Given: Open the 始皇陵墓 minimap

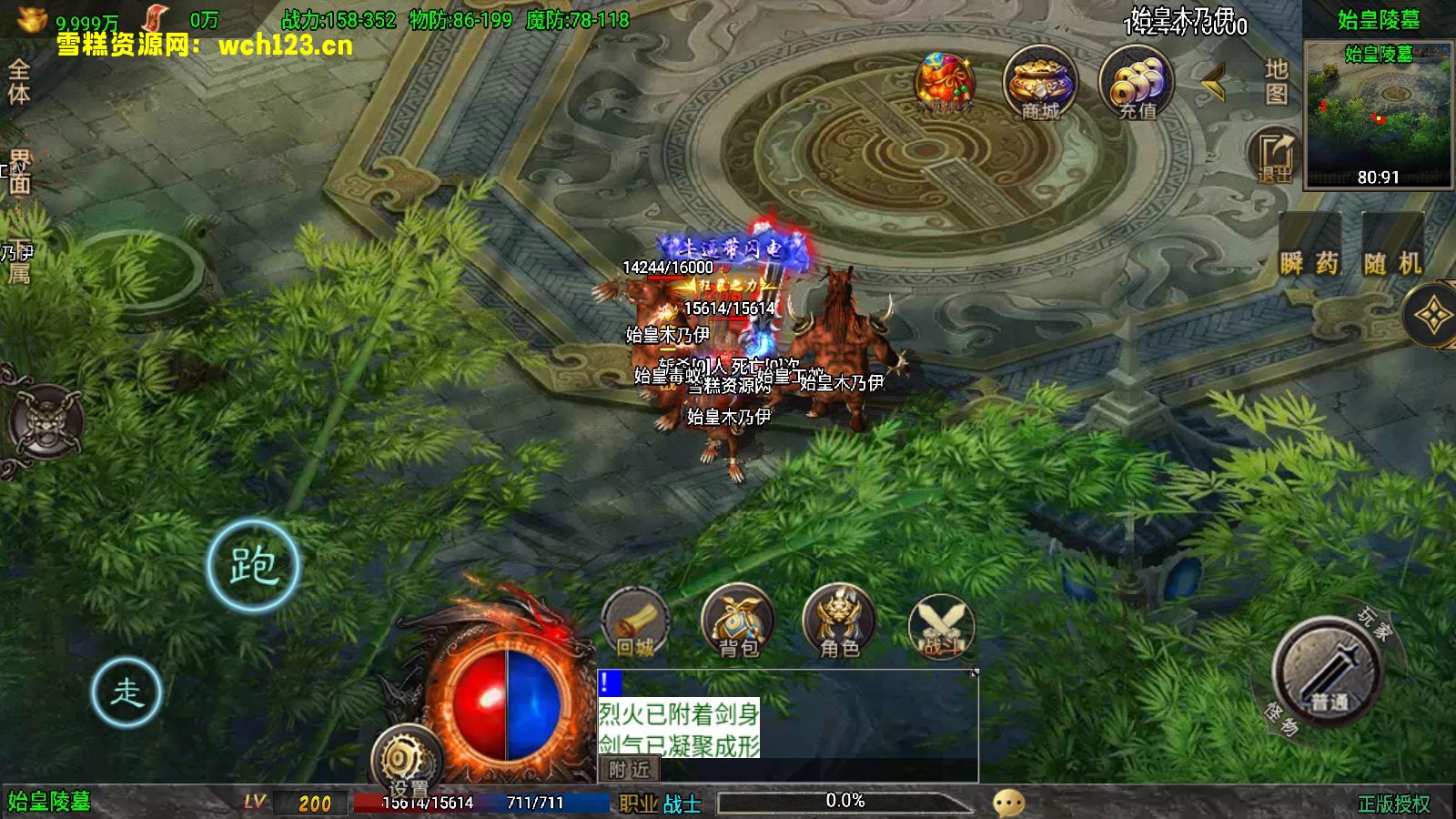Looking at the screenshot, I should point(1378,114).
